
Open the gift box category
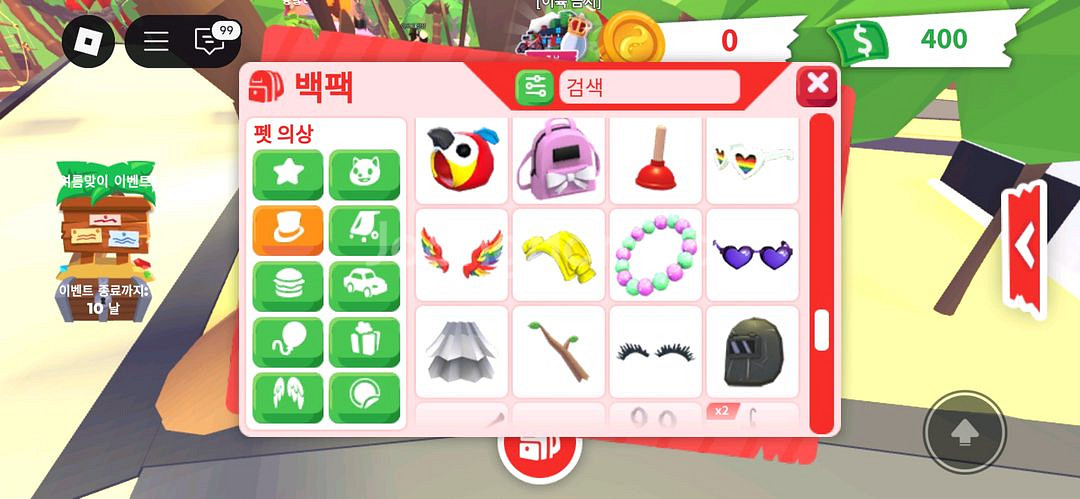coord(364,342)
